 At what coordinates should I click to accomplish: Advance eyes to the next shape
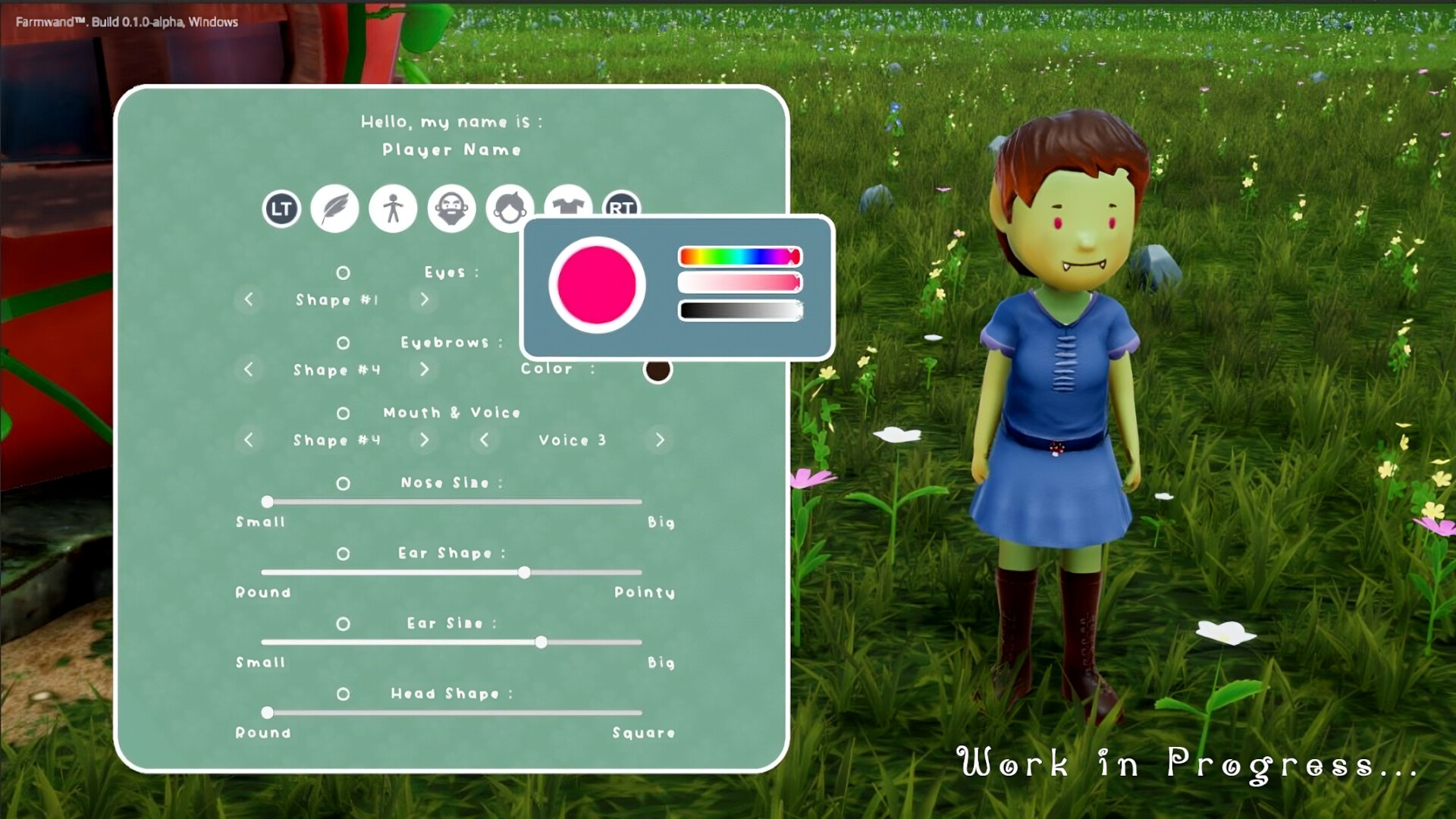click(424, 300)
